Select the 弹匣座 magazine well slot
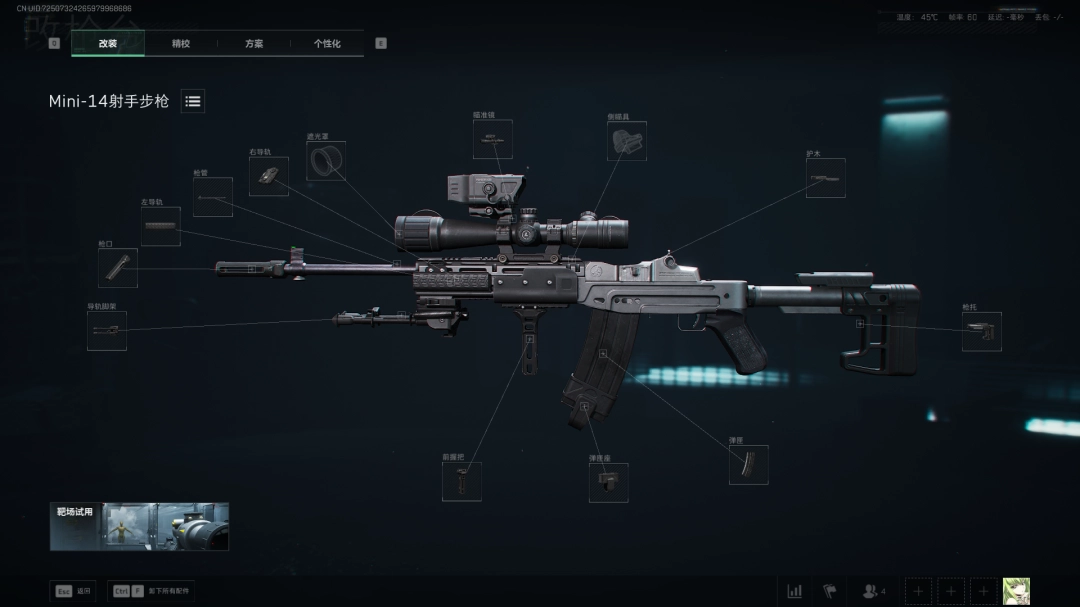Screen dimensions: 1080x607 click(x=608, y=483)
